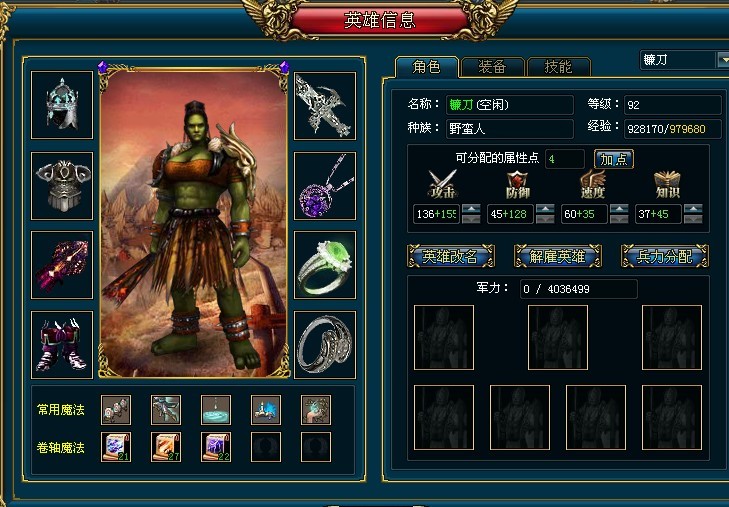The image size is (729, 507).
Task: Pick the armored boots slot
Action: pyautogui.click(x=62, y=344)
